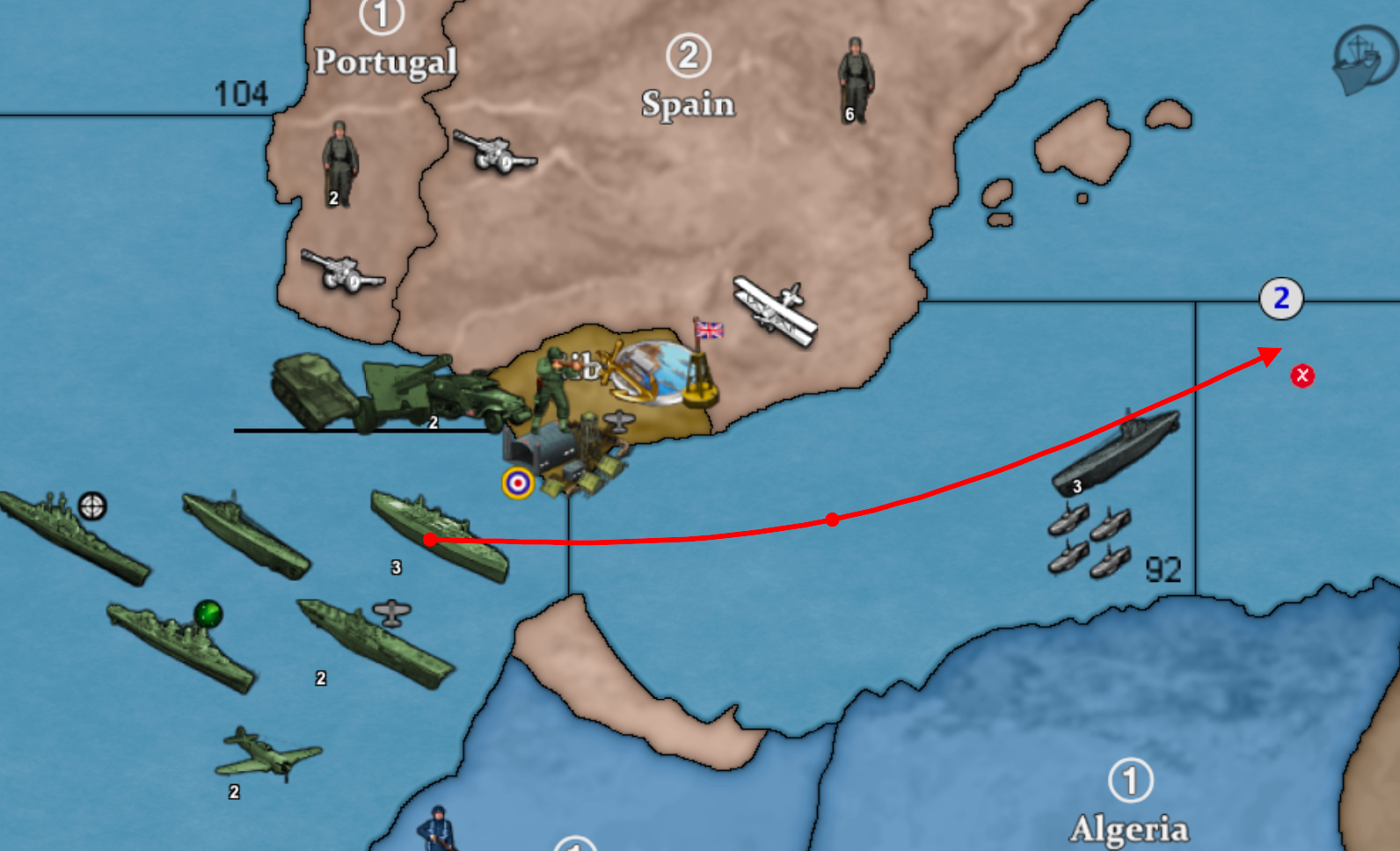
Task: Select the green fighter plane stack of 2
Action: pyautogui.click(x=267, y=754)
